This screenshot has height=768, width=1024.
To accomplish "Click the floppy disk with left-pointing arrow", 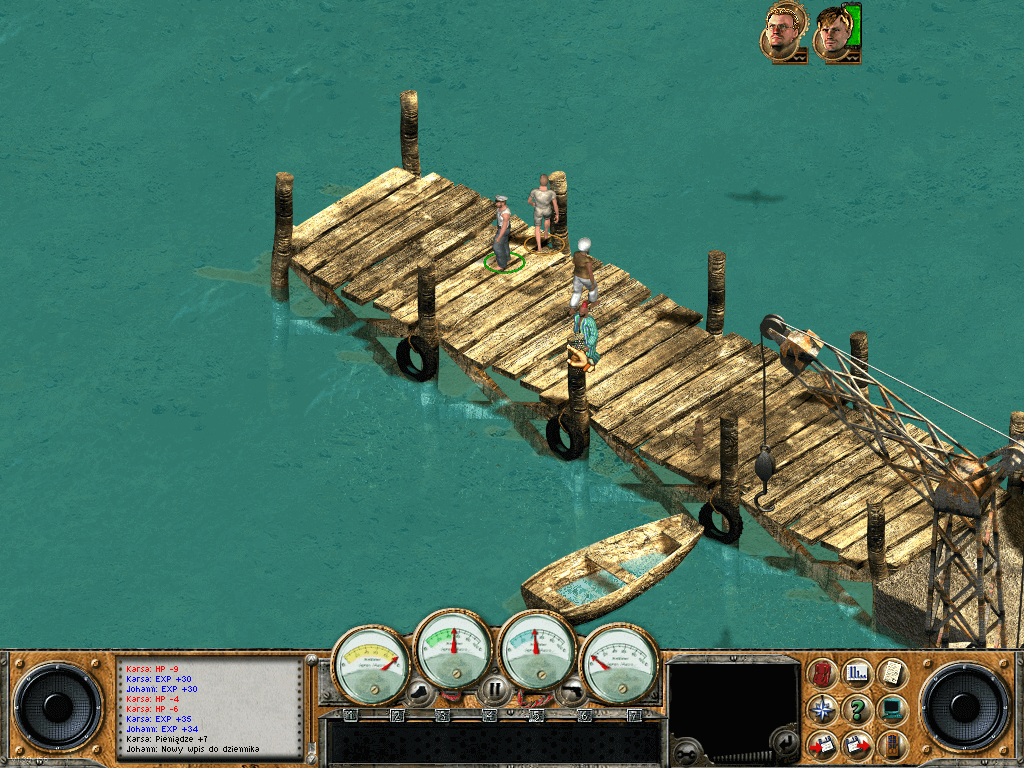I will 824,744.
